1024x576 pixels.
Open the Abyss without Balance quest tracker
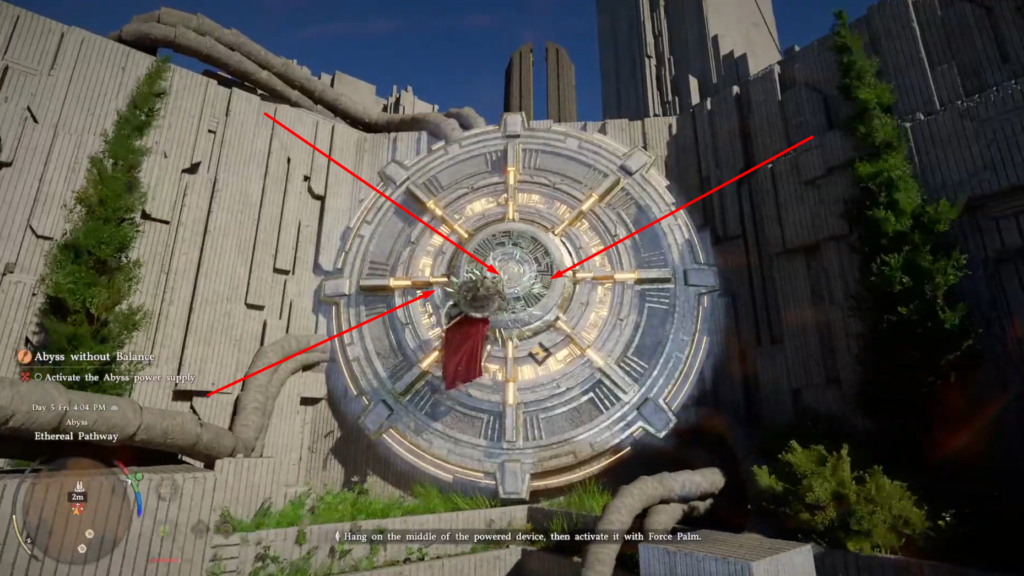(x=94, y=356)
